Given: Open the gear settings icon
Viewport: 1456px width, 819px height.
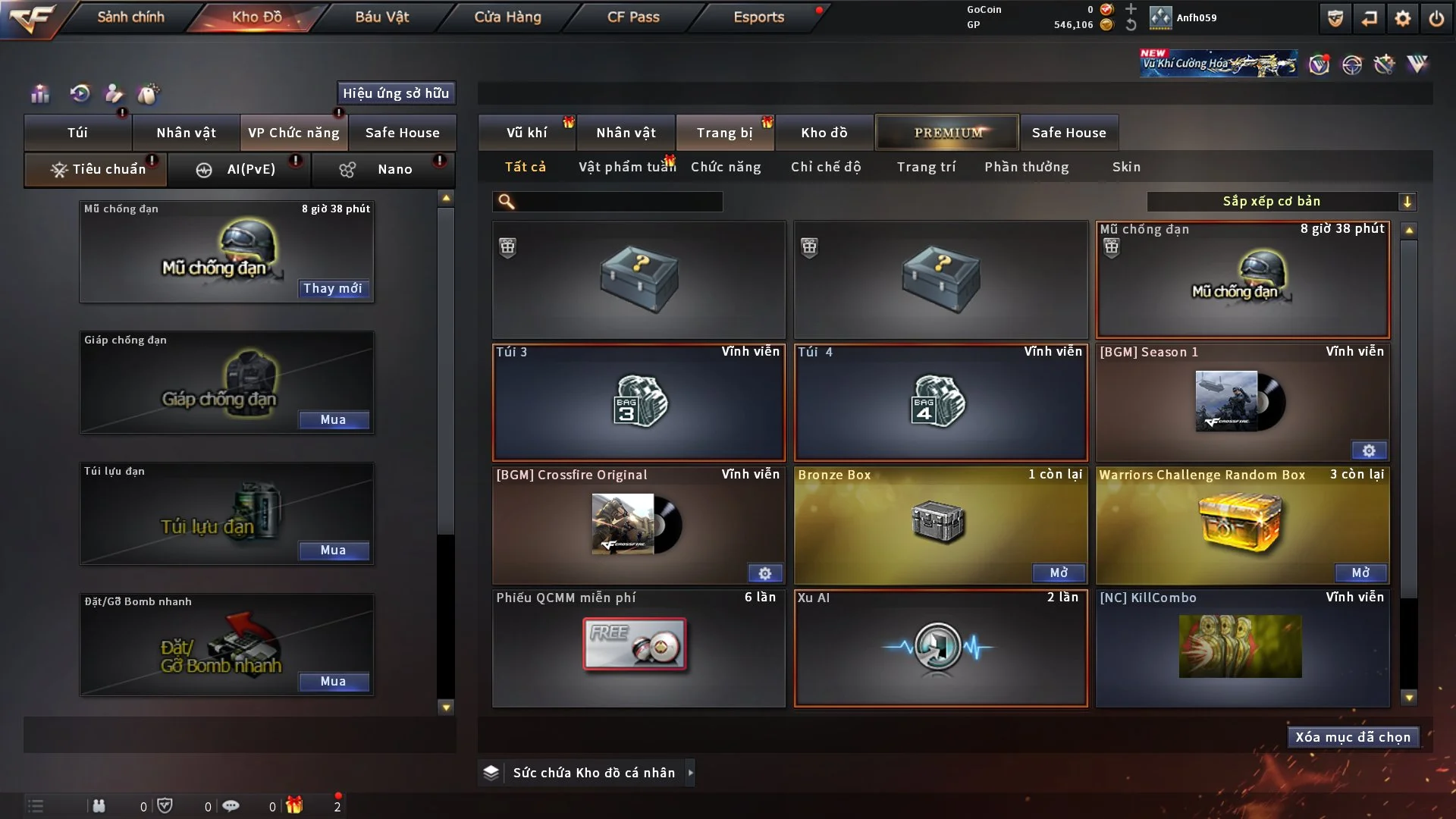Looking at the screenshot, I should (1402, 18).
